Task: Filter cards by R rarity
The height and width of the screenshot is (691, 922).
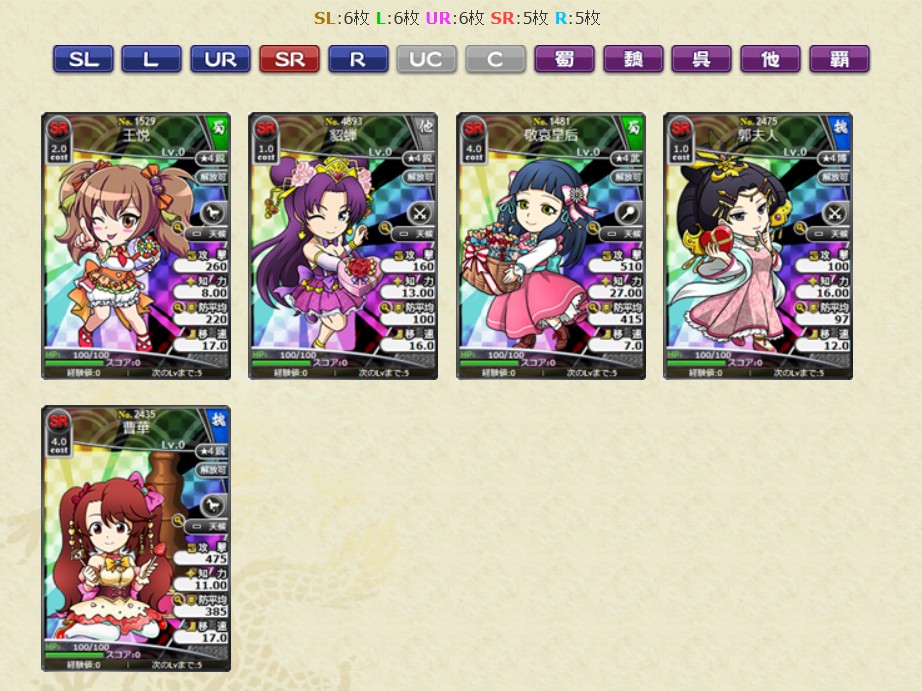Action: click(x=358, y=59)
